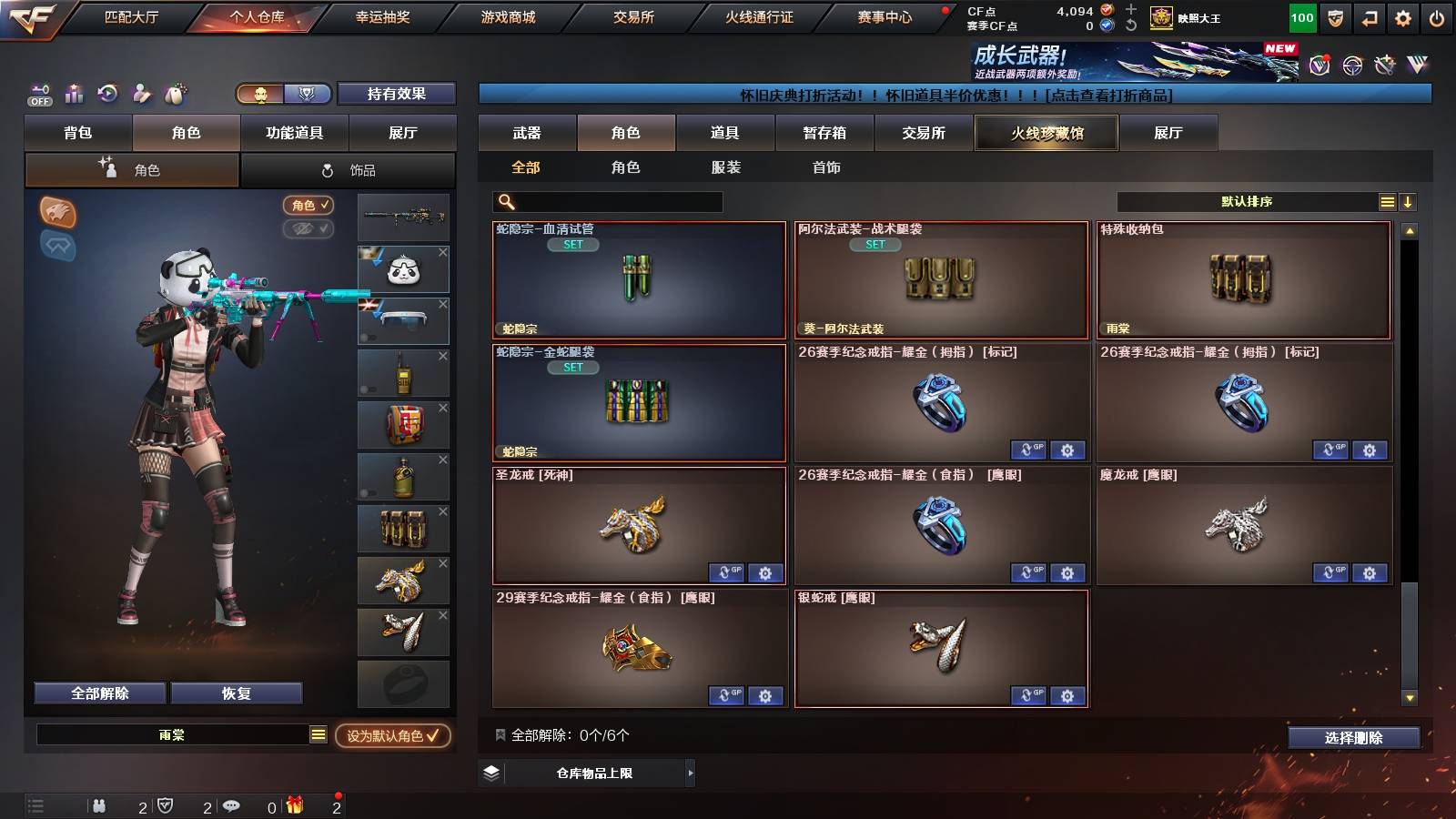
Task: Open the ranking bar-chart icon in the top-left toolbar
Action: pos(74,94)
